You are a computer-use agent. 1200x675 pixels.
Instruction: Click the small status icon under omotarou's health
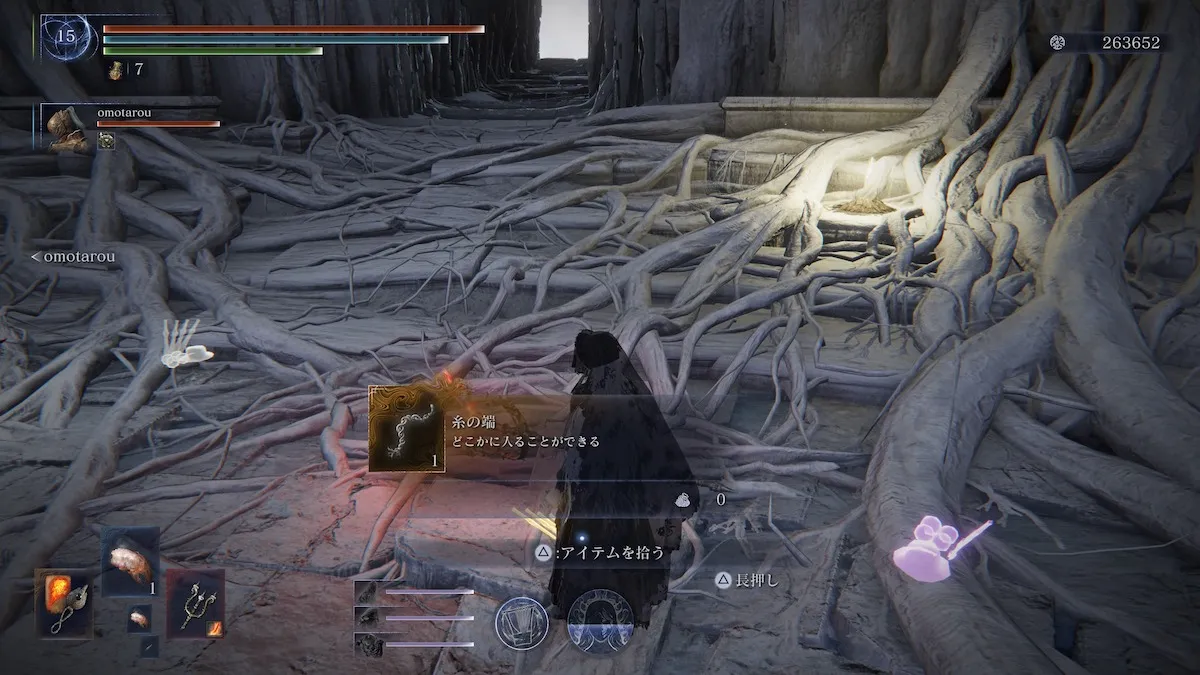click(x=106, y=142)
